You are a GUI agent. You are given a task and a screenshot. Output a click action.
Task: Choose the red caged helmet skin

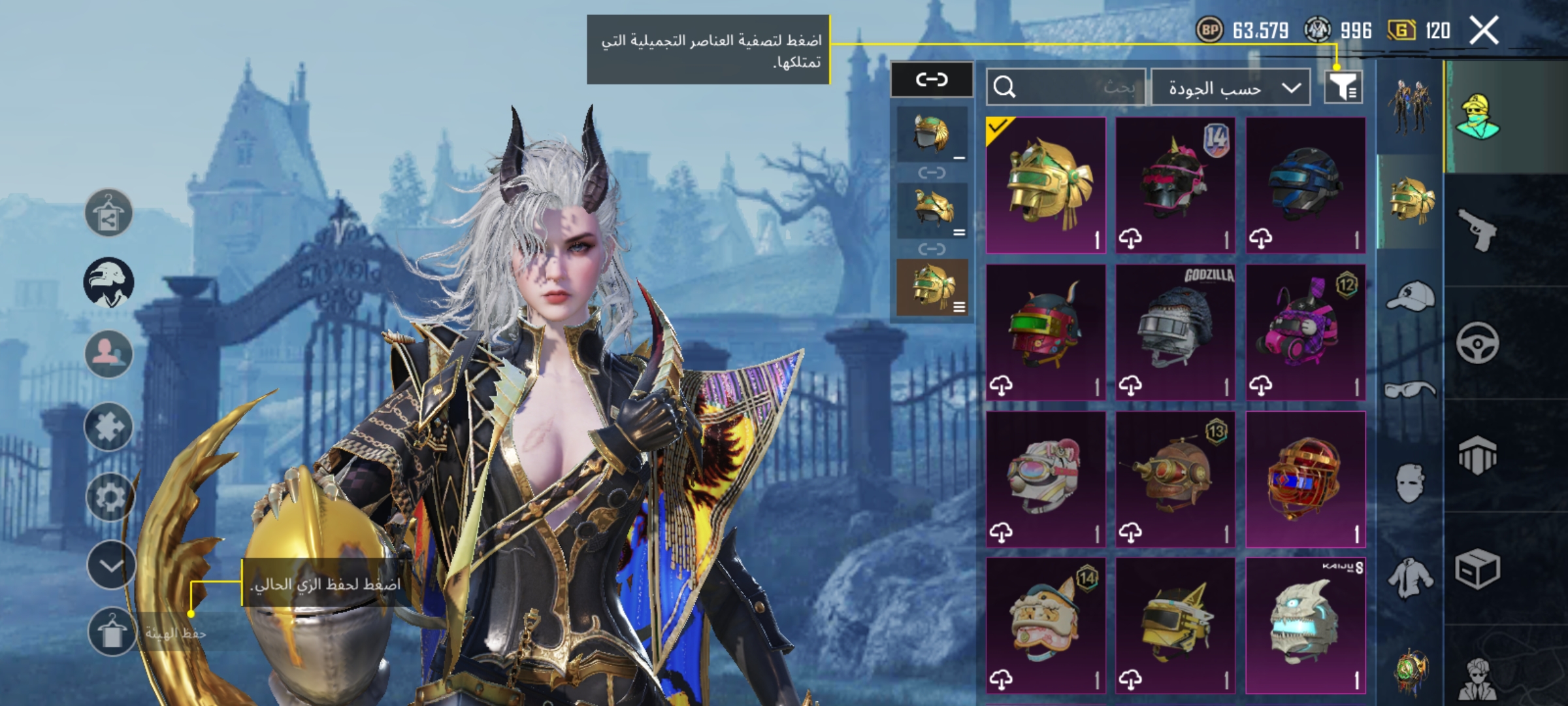[1305, 479]
